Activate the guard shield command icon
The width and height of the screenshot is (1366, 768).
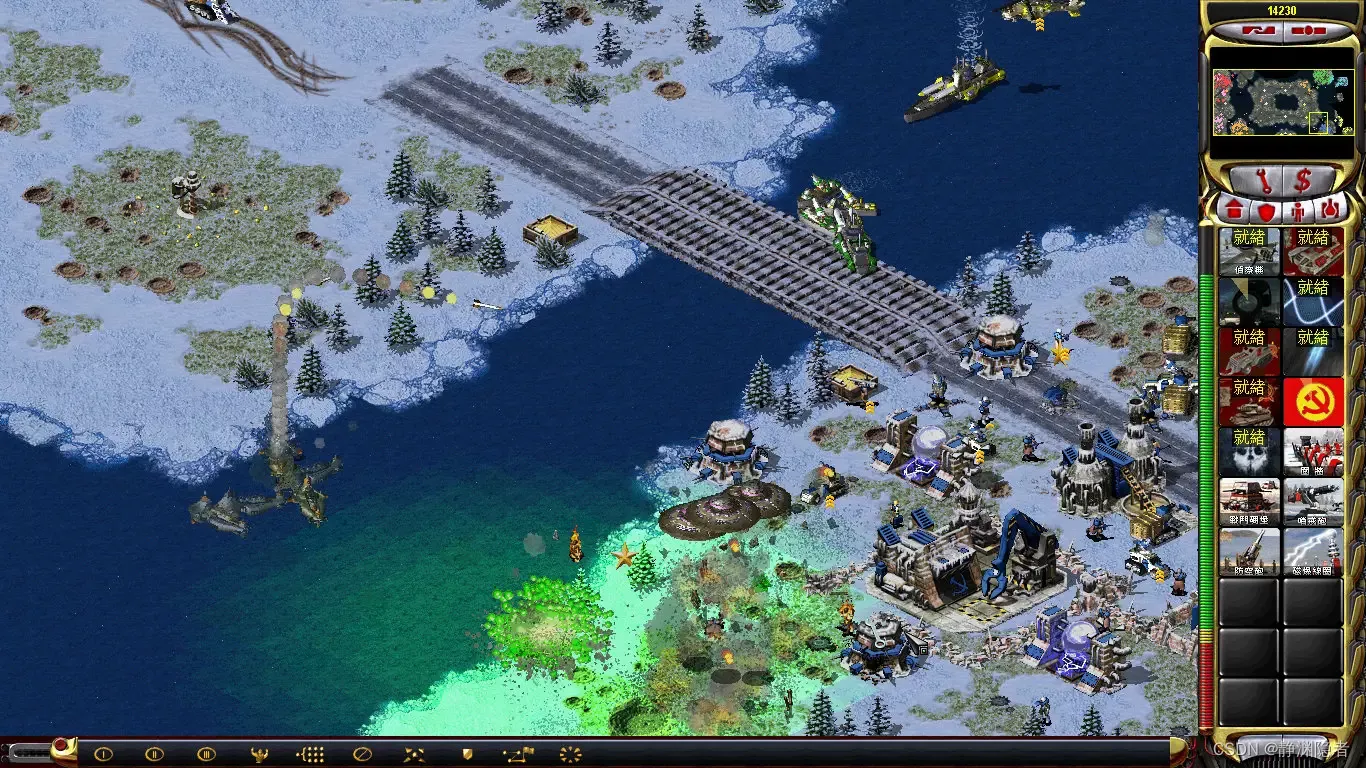click(x=466, y=754)
